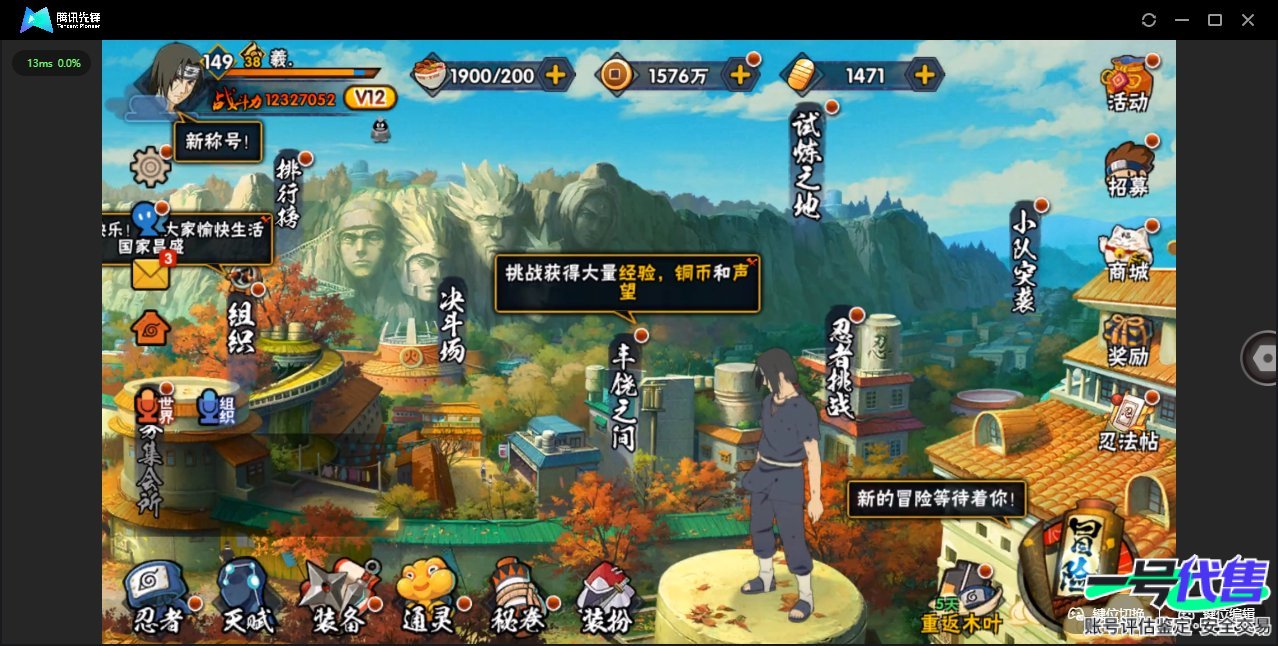Open the mail envelope inbox

(151, 273)
